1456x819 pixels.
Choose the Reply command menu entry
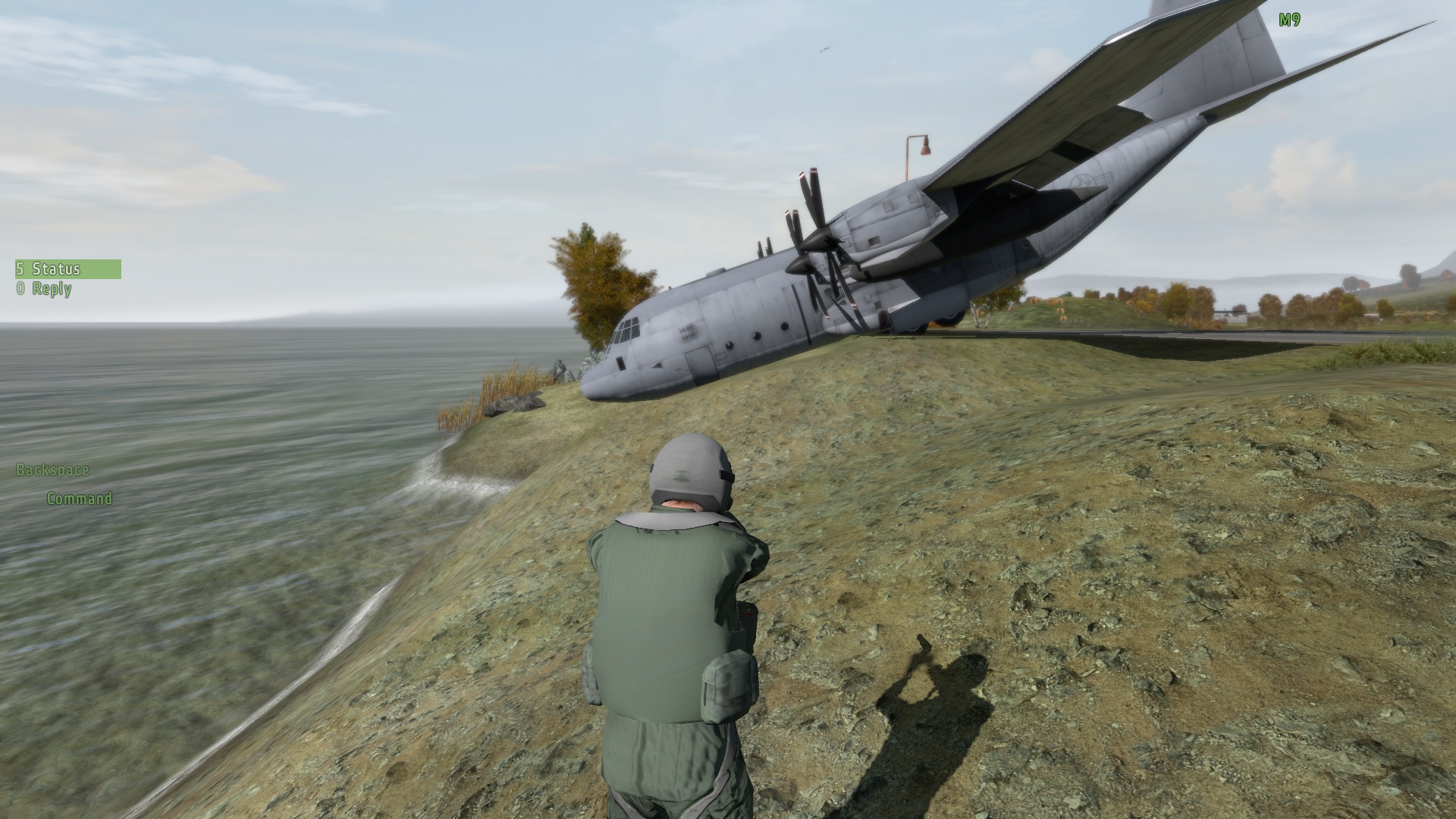(x=52, y=289)
